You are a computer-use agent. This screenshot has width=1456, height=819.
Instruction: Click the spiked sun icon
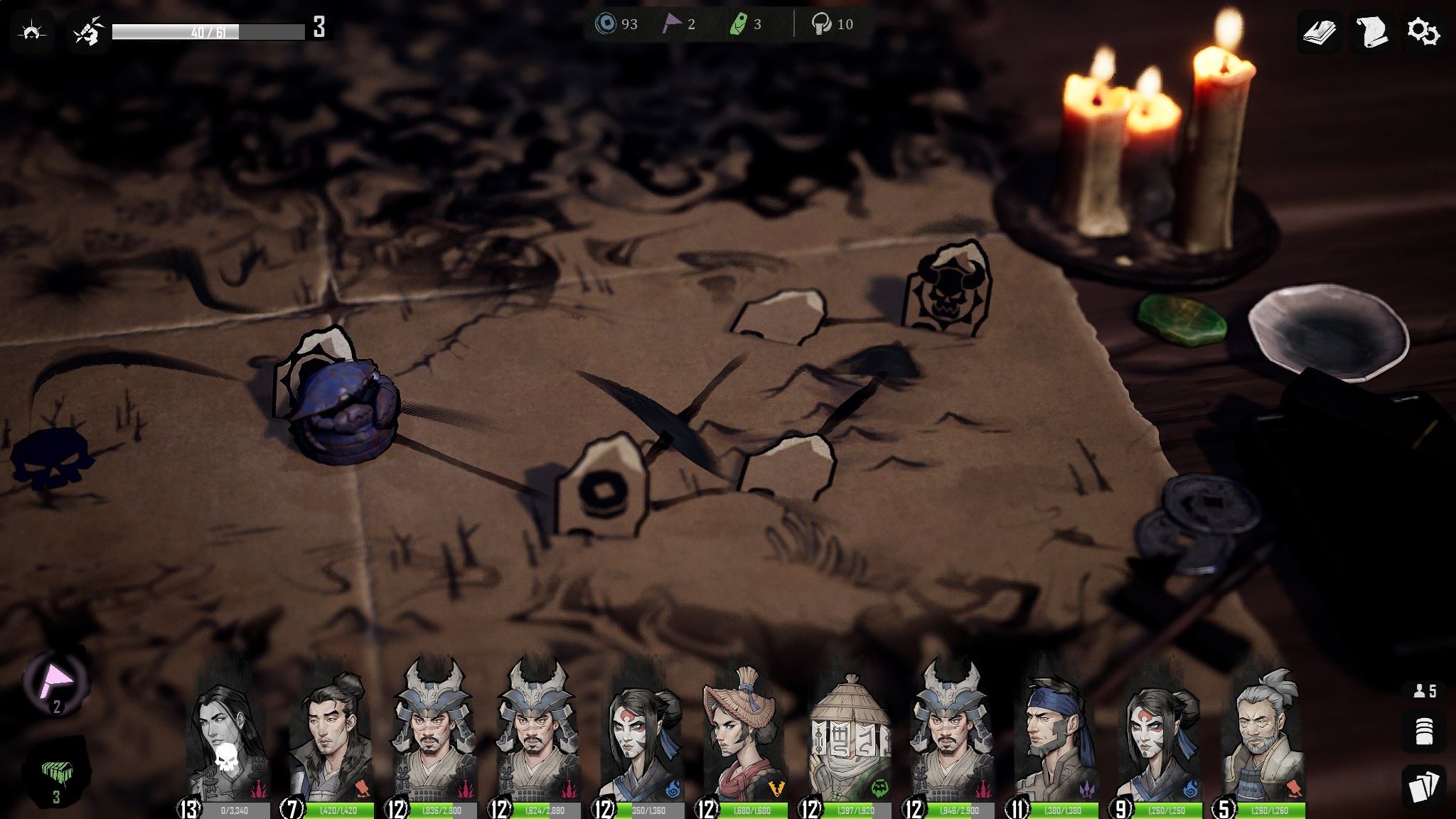tap(32, 32)
